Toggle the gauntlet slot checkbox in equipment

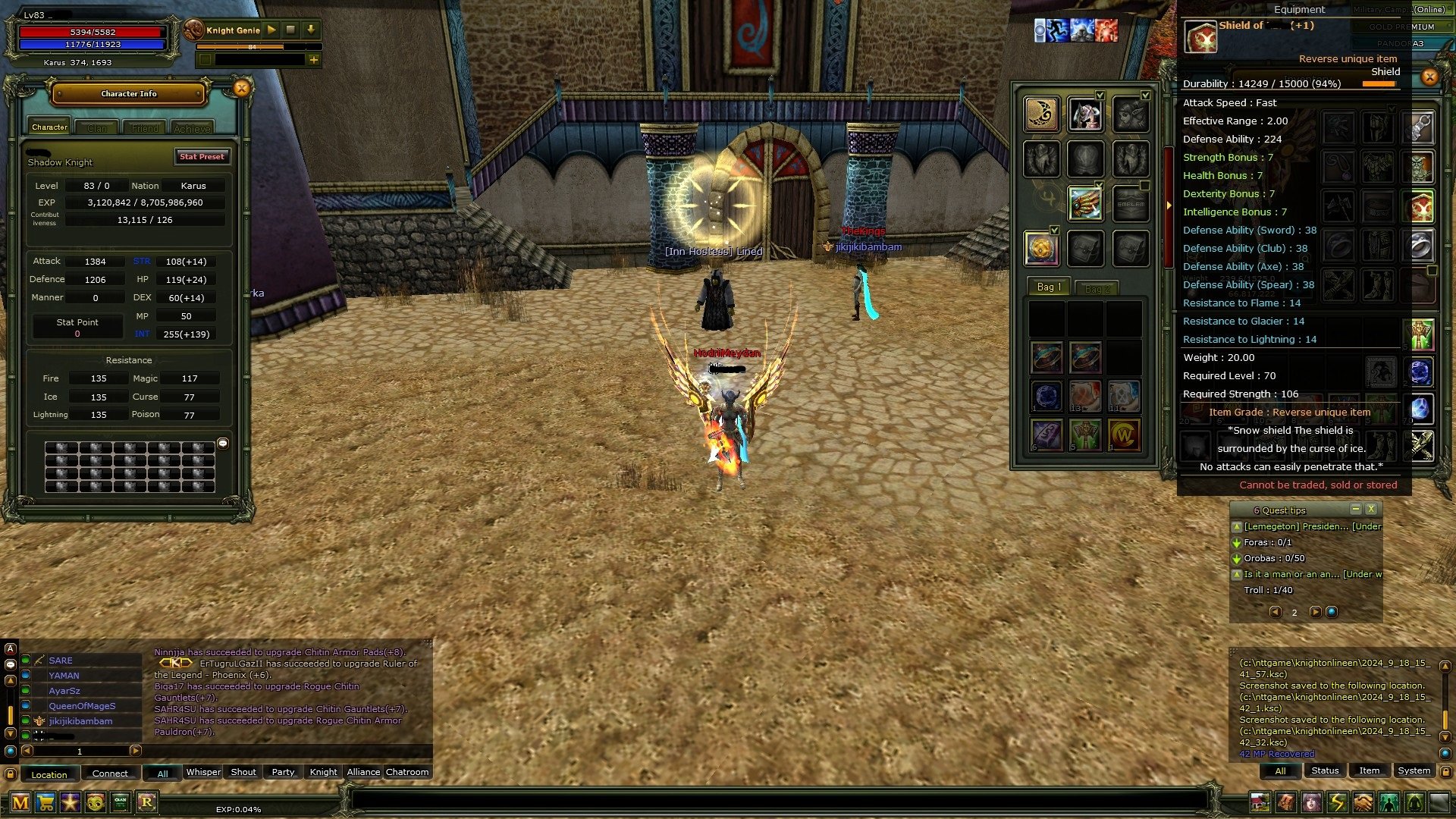coord(1100,184)
